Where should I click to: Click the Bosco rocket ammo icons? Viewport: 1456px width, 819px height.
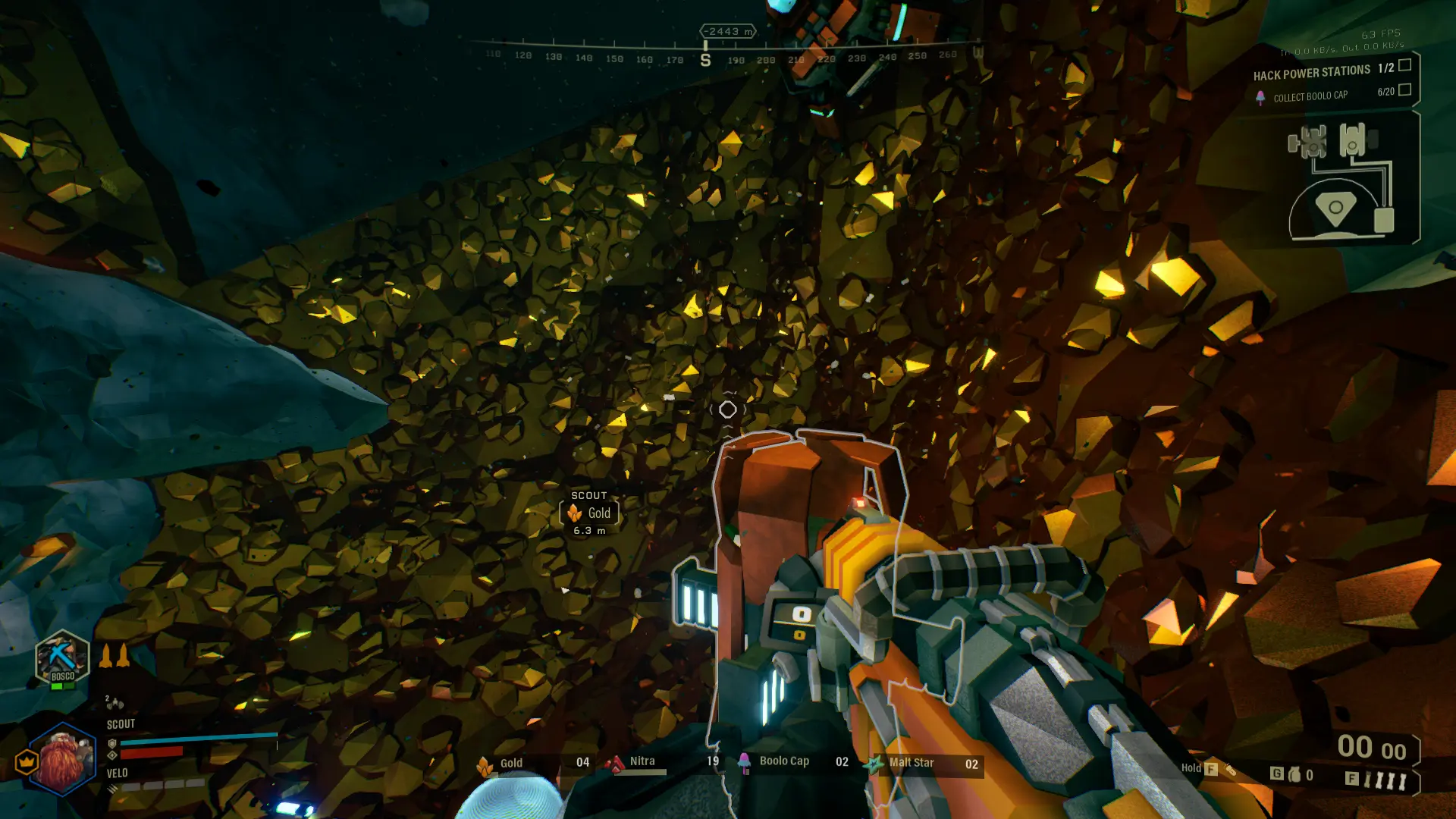pos(115,656)
